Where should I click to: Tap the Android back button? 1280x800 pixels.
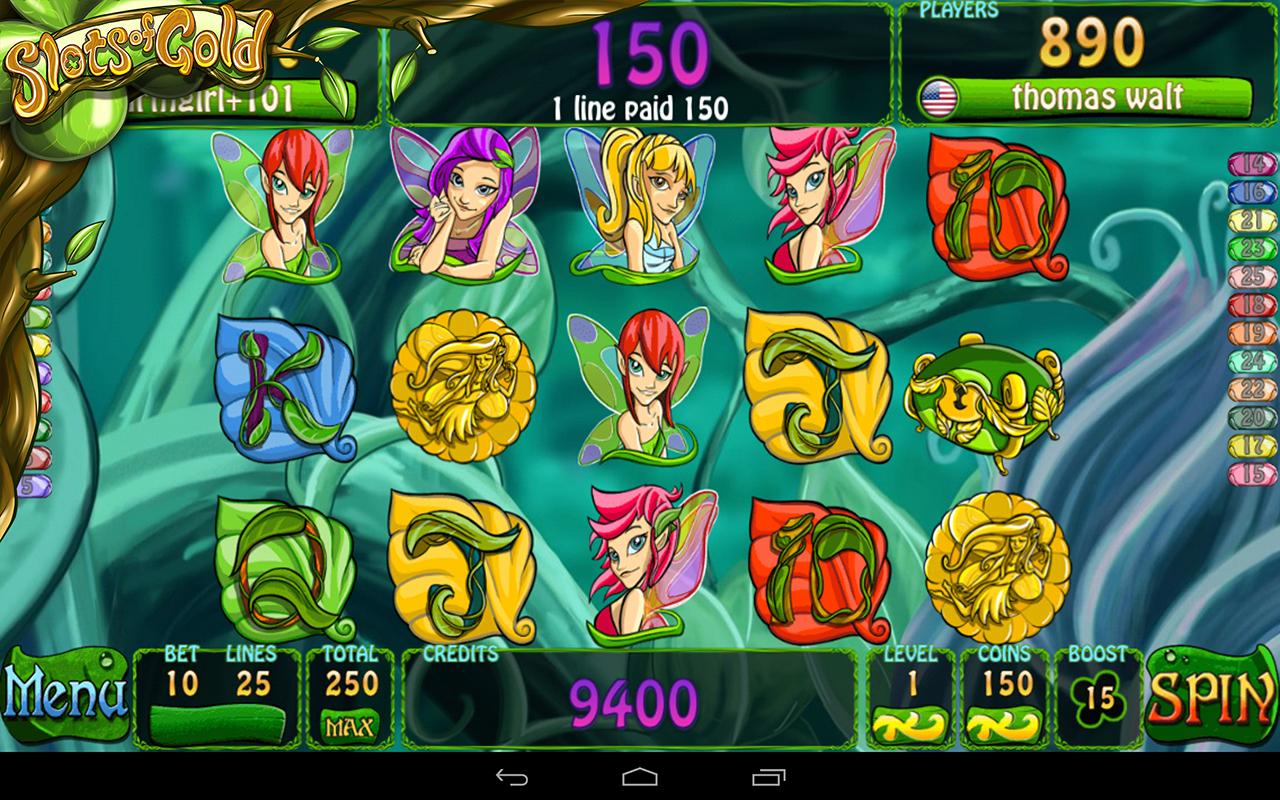512,777
